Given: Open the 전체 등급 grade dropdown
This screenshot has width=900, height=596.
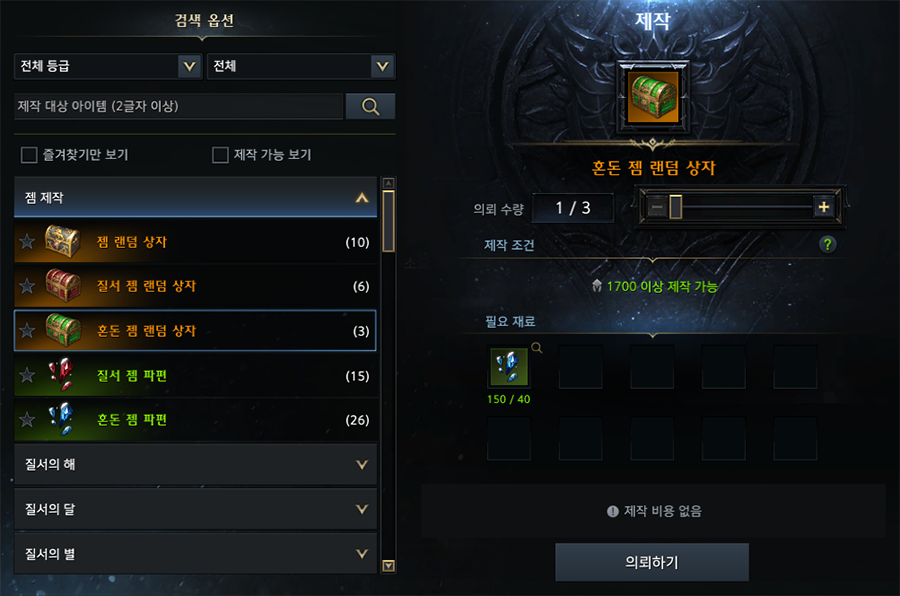Looking at the screenshot, I should (x=107, y=67).
